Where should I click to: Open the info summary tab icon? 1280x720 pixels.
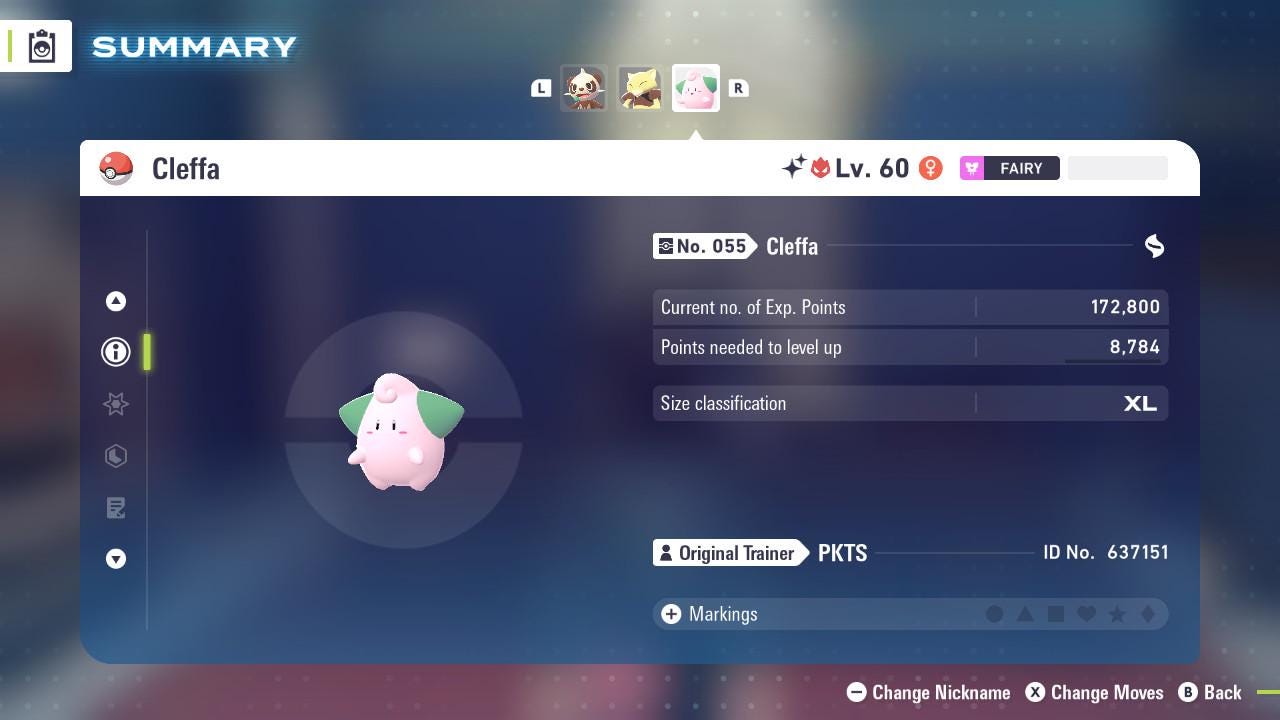click(x=116, y=352)
